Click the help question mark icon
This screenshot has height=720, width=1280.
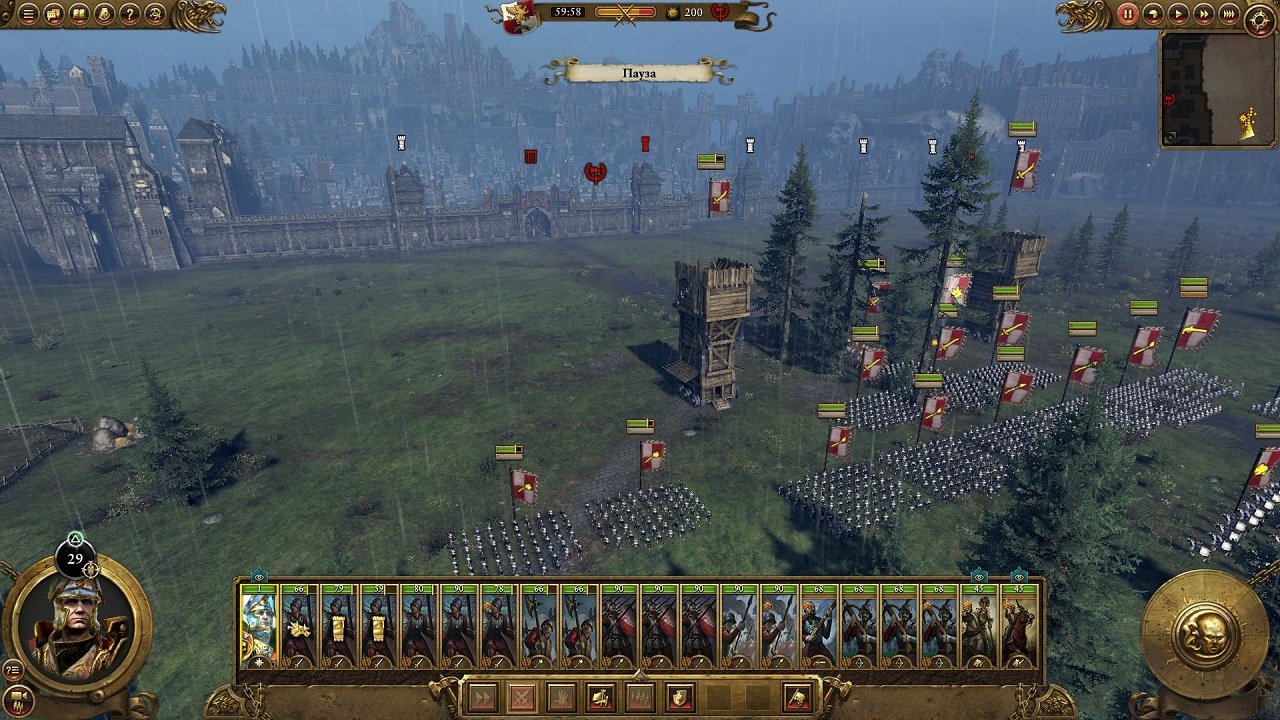point(129,13)
